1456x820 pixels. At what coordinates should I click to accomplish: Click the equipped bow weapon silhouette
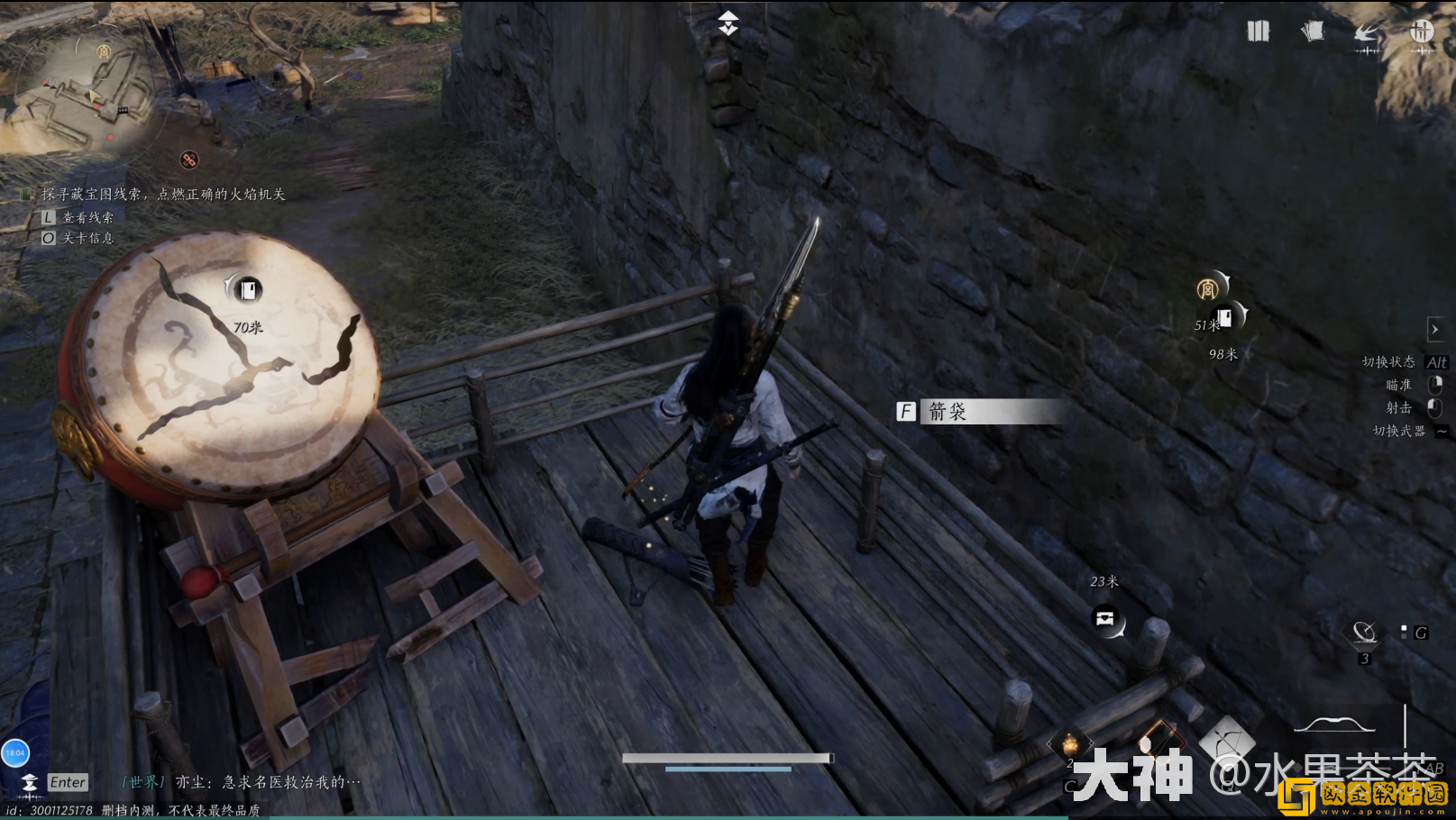coord(1334,724)
